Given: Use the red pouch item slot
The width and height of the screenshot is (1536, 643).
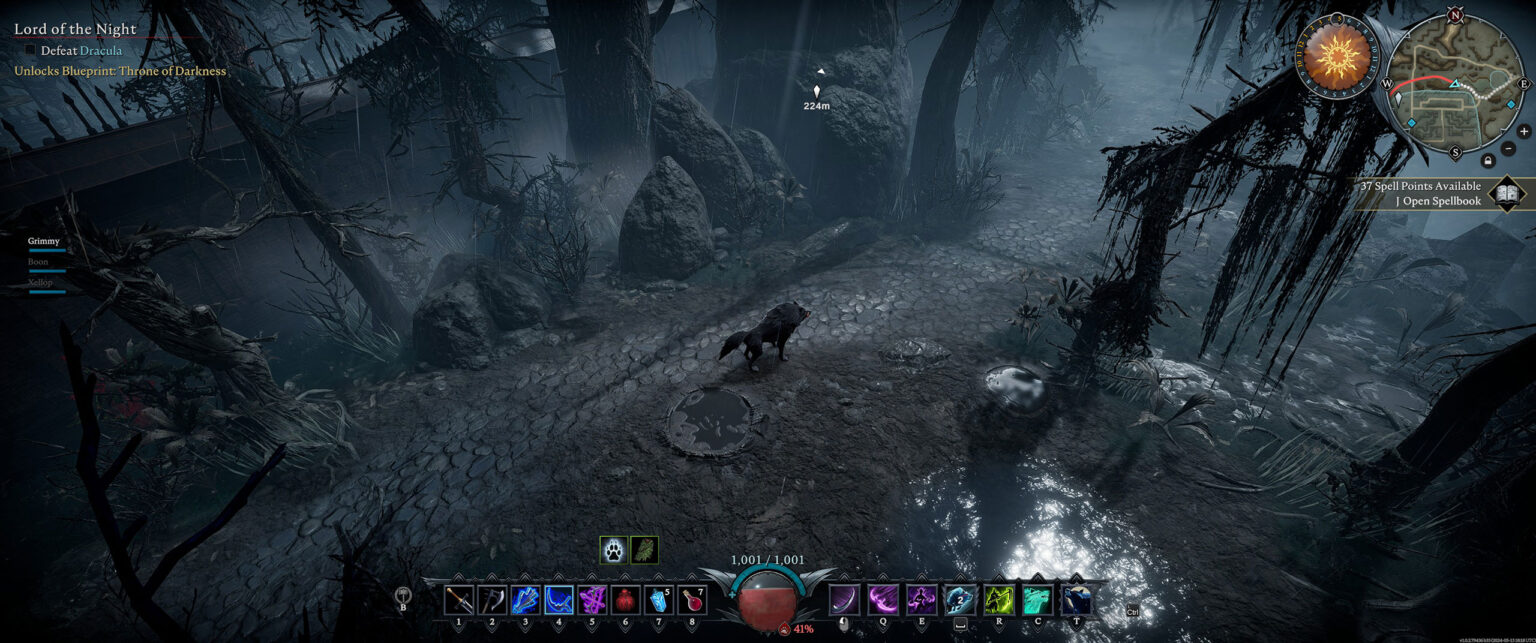Looking at the screenshot, I should (626, 600).
